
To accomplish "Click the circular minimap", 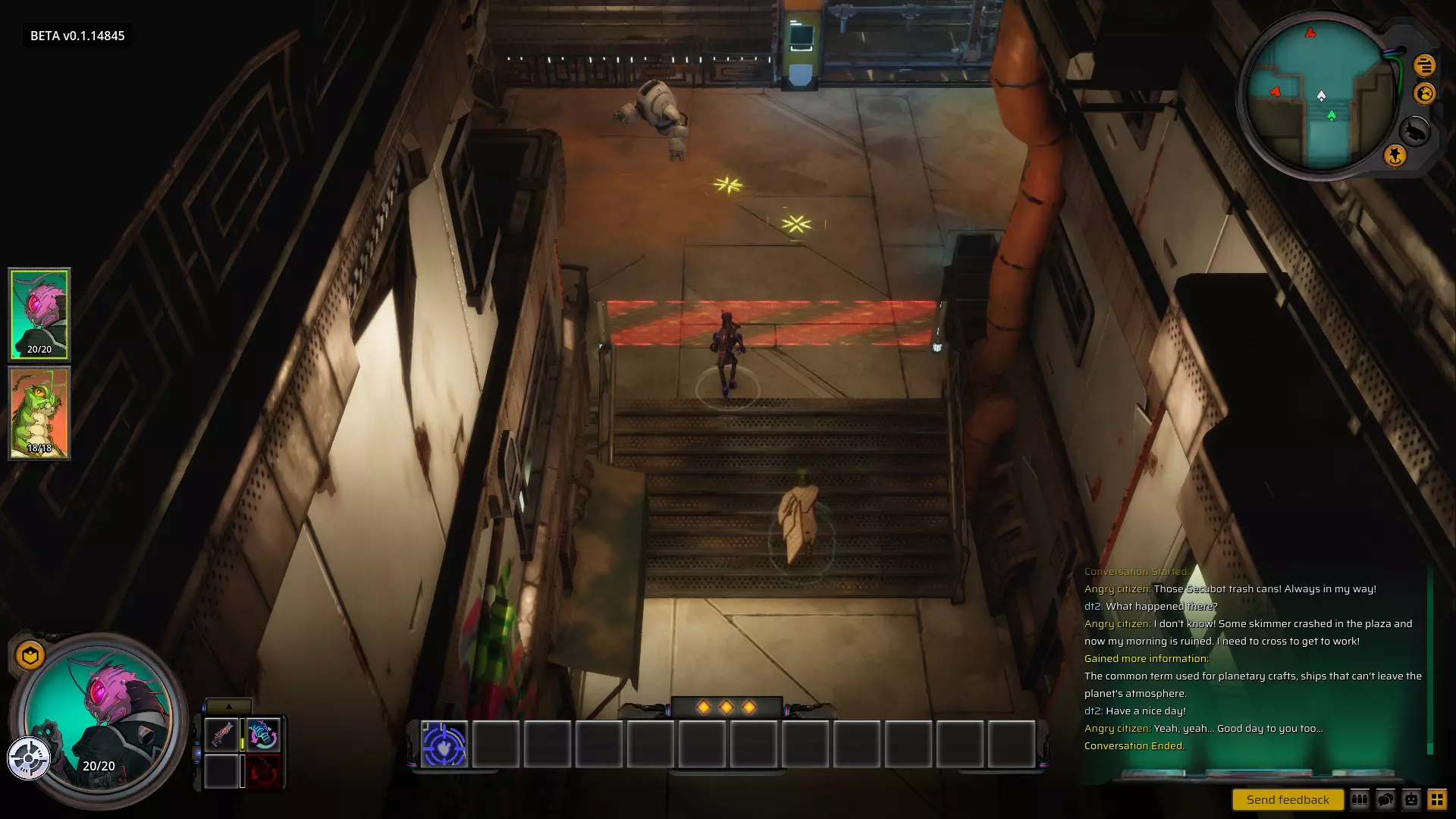I will (1319, 95).
